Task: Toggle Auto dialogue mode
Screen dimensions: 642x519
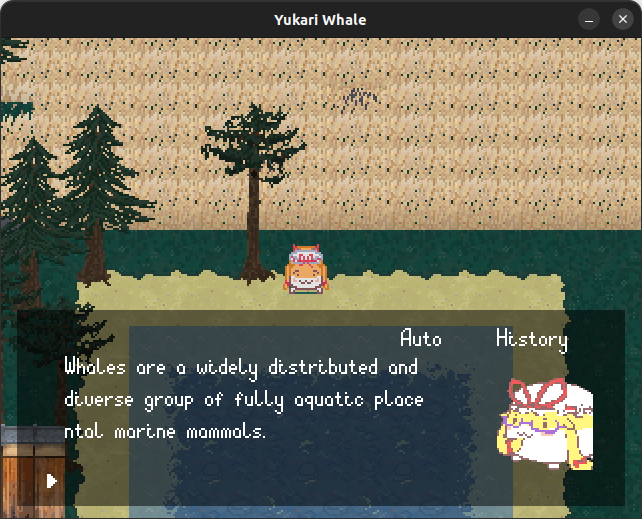Action: click(420, 339)
